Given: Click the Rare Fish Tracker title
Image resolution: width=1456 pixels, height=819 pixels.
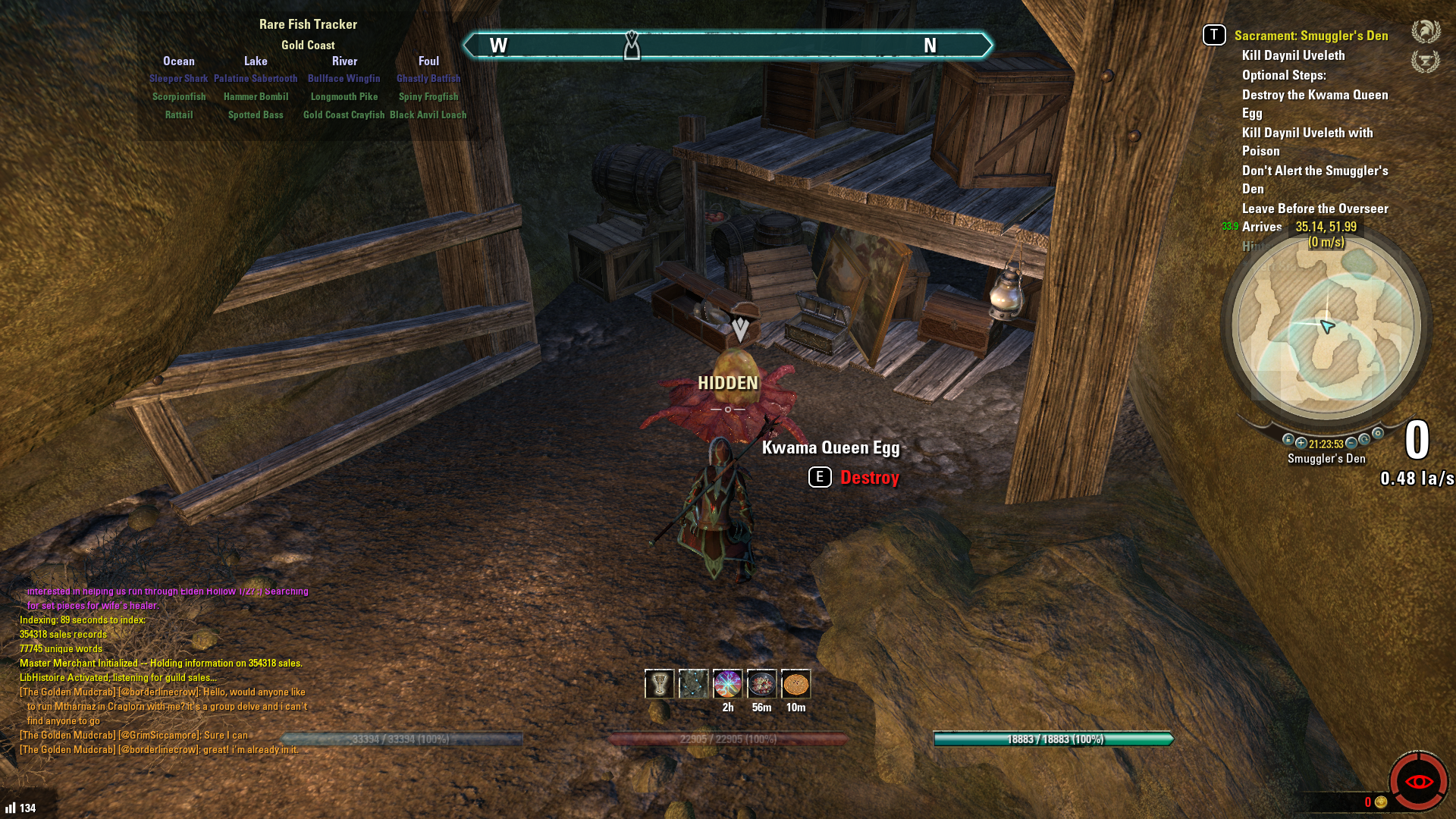Looking at the screenshot, I should 308,24.
